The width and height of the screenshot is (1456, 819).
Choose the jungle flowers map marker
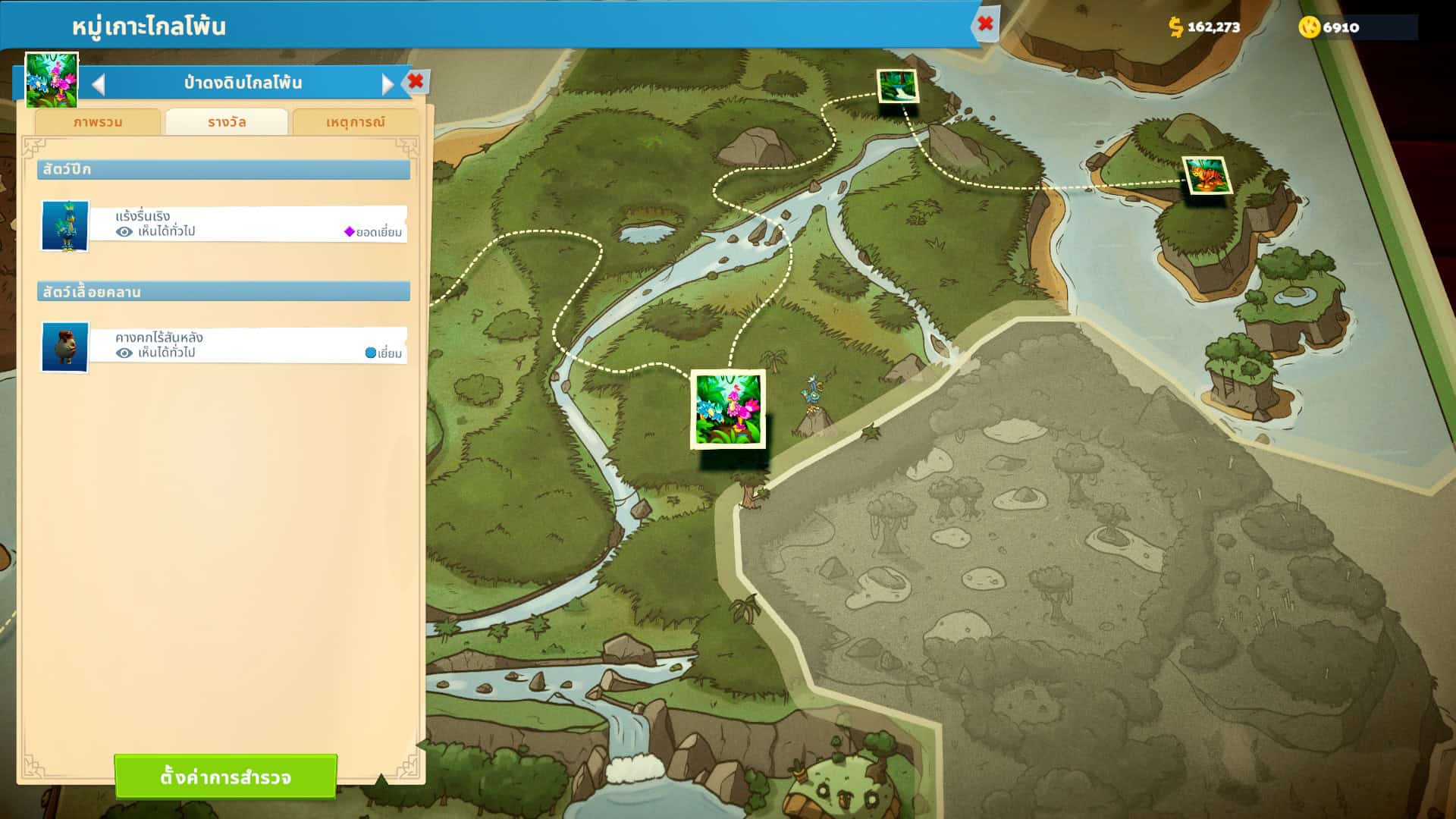pos(728,409)
